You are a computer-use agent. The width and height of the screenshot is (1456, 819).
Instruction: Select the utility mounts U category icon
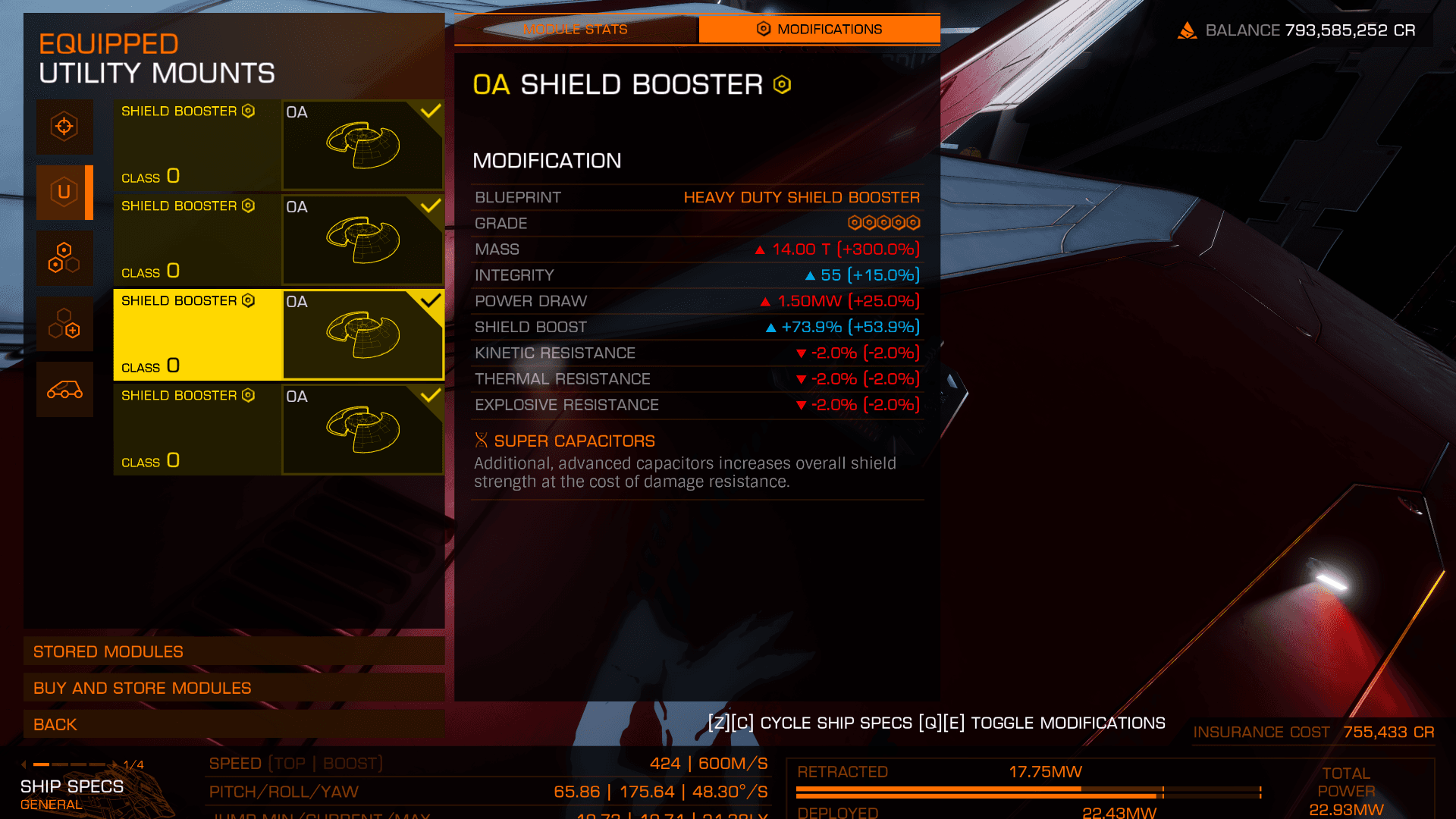click(64, 193)
